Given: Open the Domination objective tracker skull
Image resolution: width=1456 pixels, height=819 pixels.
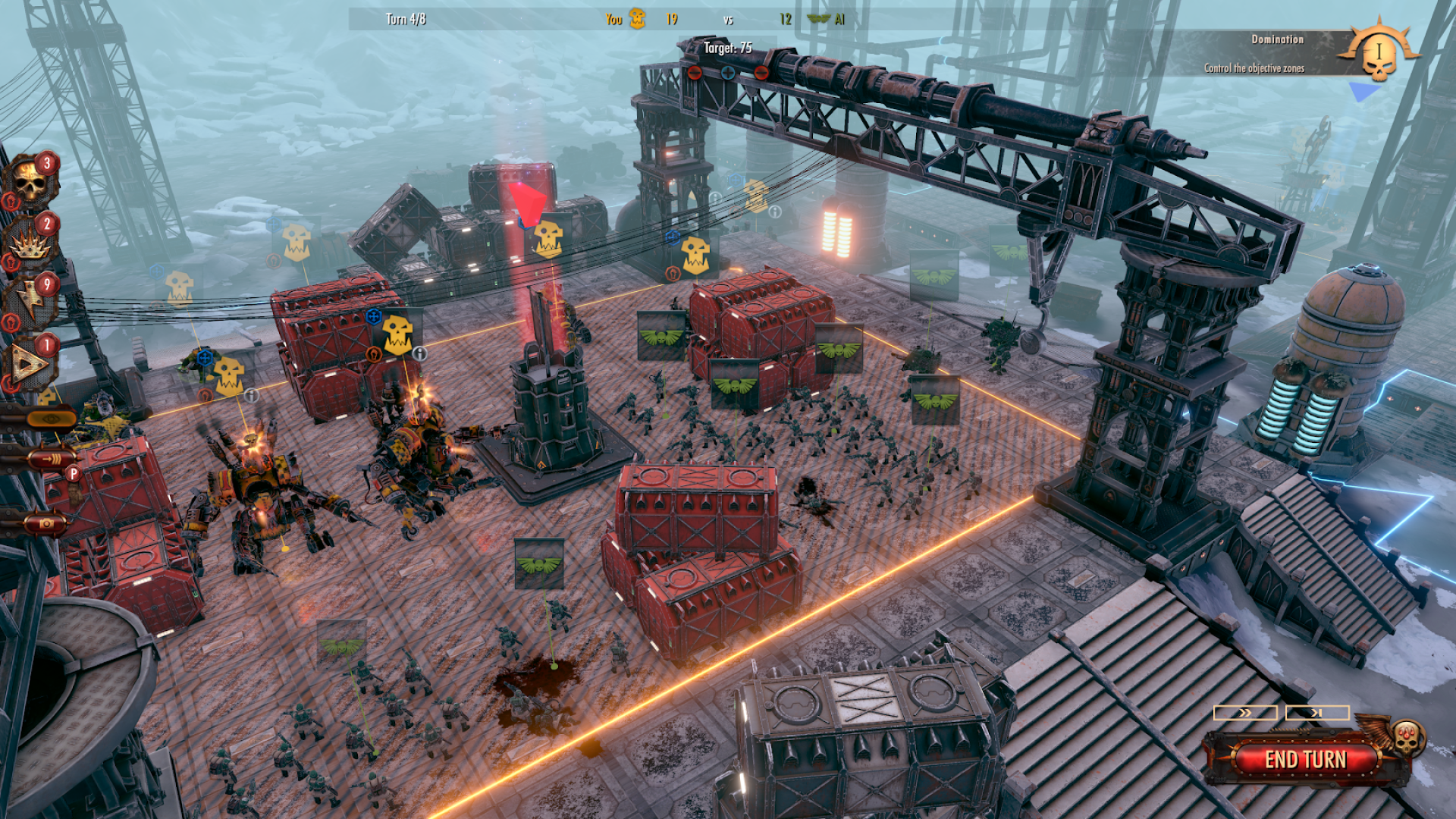Looking at the screenshot, I should pos(1379,55).
